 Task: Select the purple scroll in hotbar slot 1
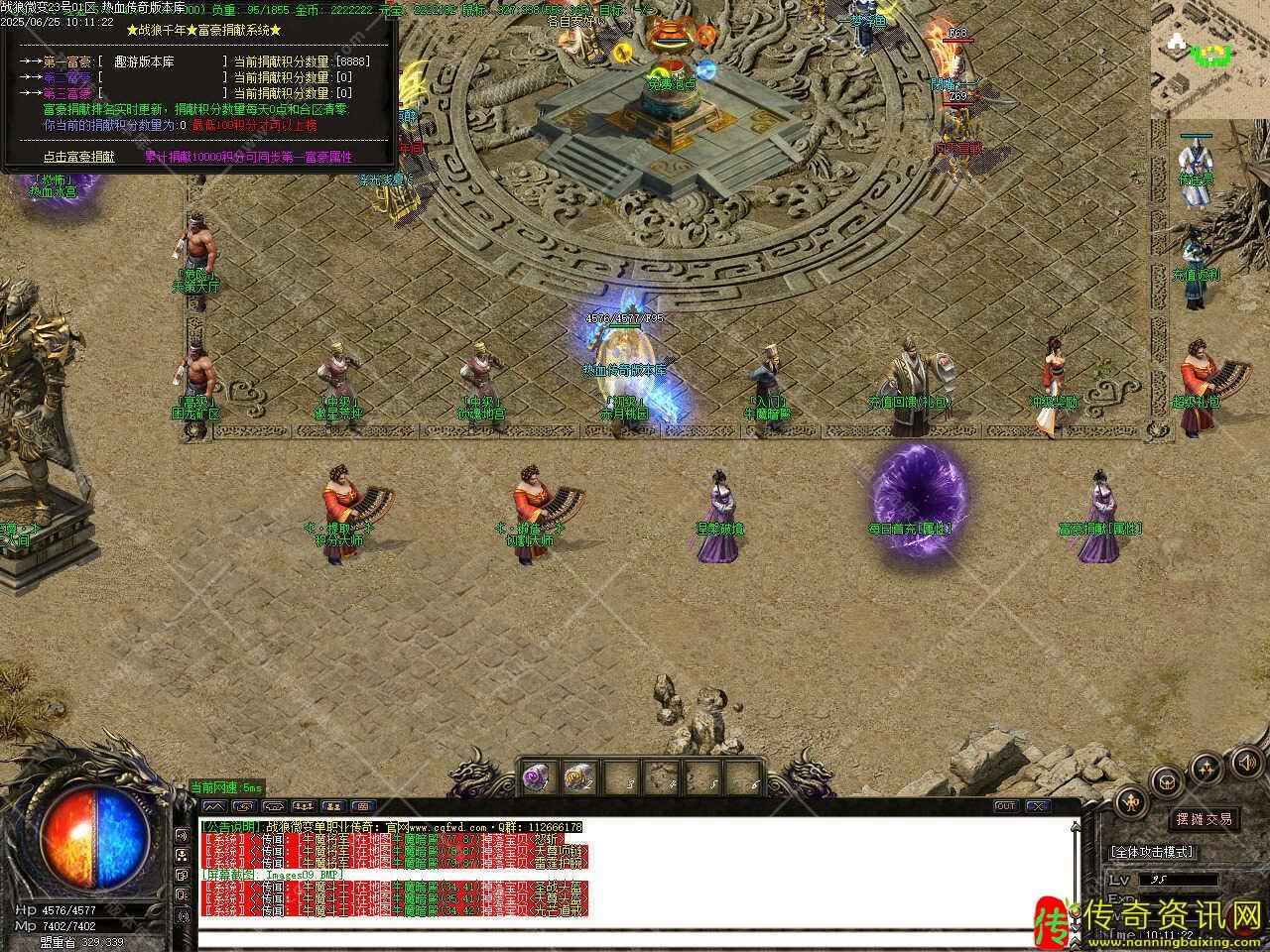coord(537,776)
